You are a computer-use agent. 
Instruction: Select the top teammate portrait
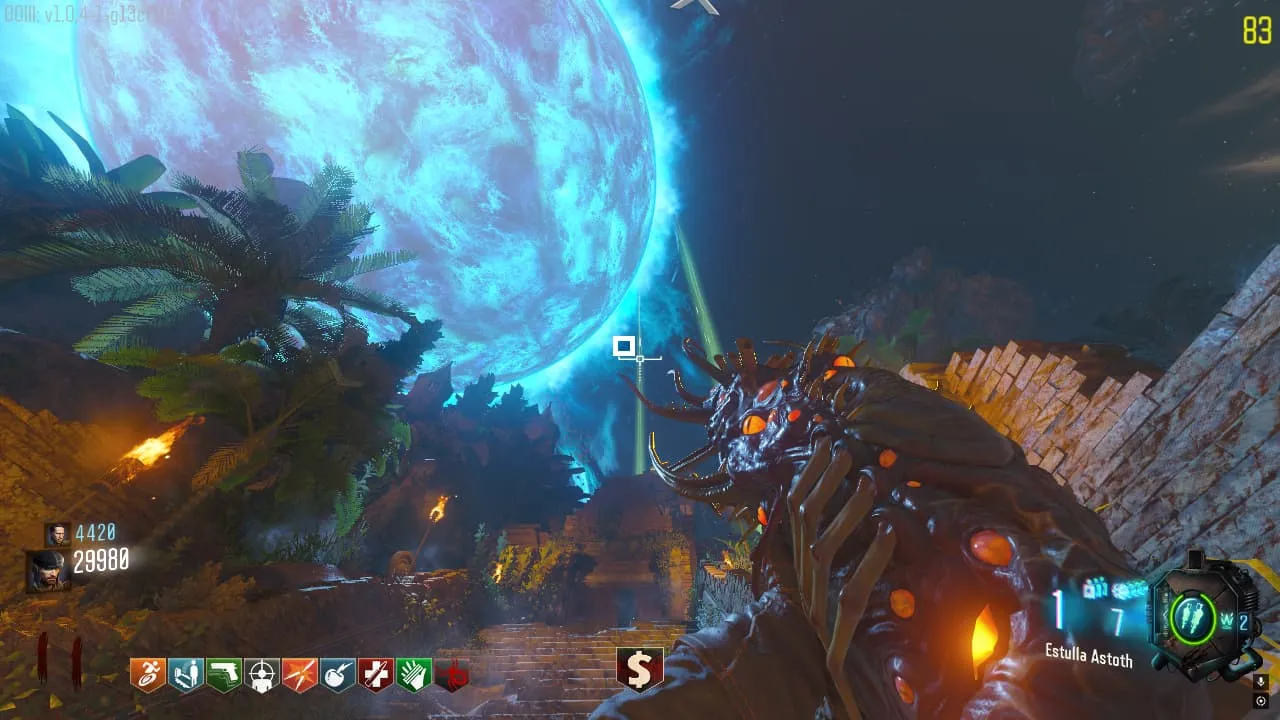click(x=57, y=534)
